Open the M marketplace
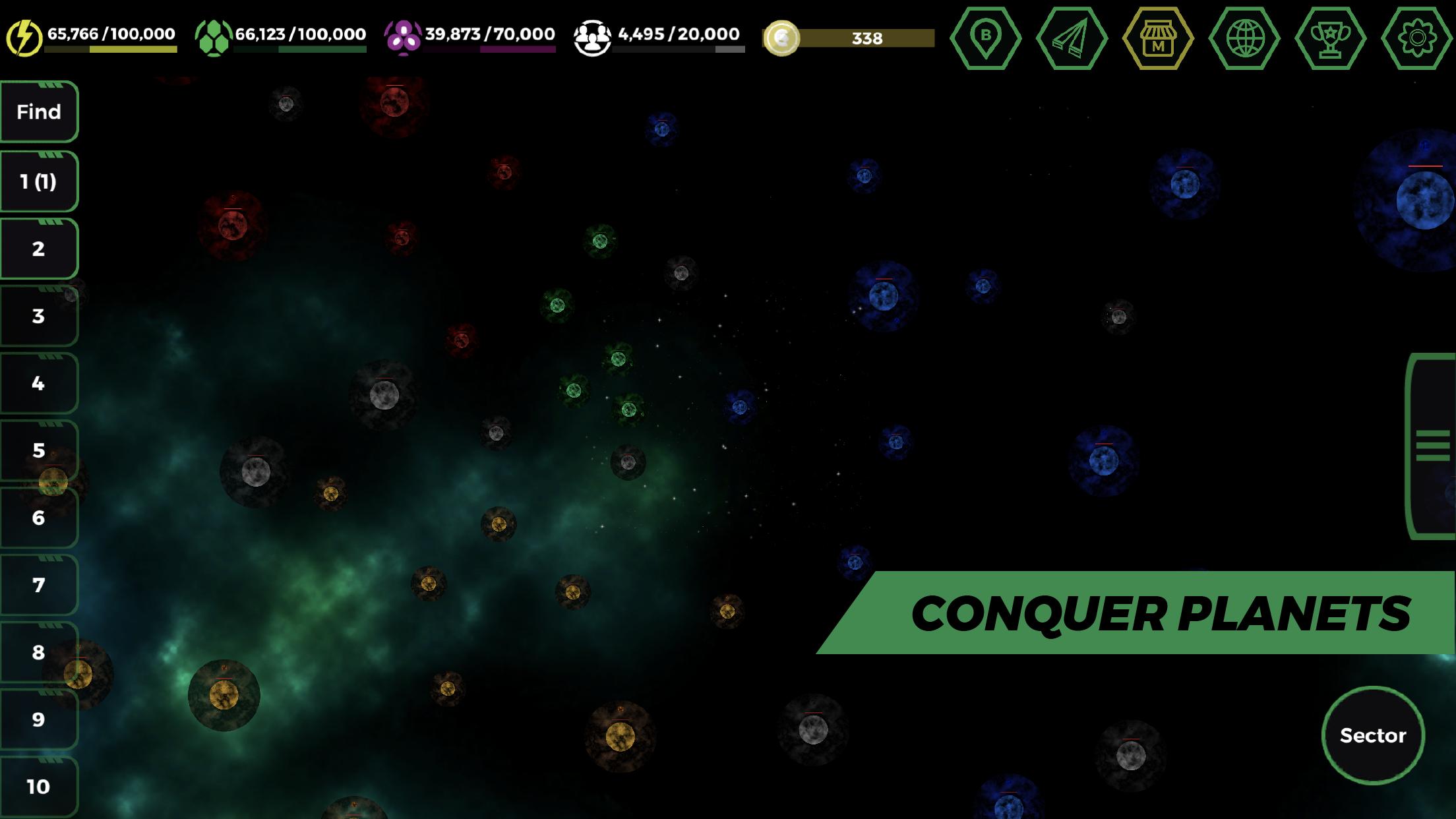The height and width of the screenshot is (819, 1456). pos(1157,38)
